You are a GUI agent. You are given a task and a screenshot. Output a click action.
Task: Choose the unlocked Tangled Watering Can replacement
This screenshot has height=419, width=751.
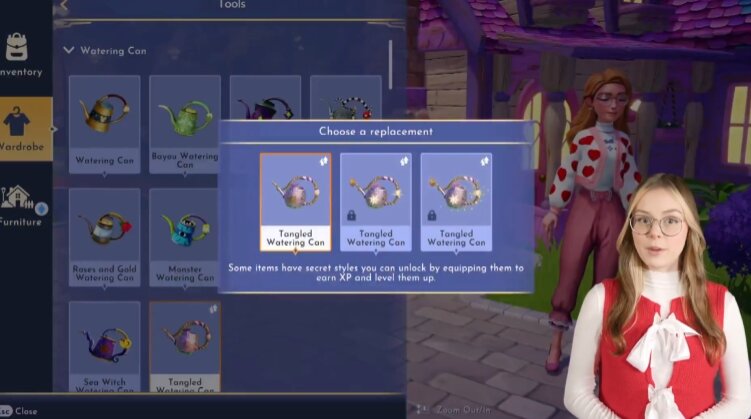(x=295, y=200)
